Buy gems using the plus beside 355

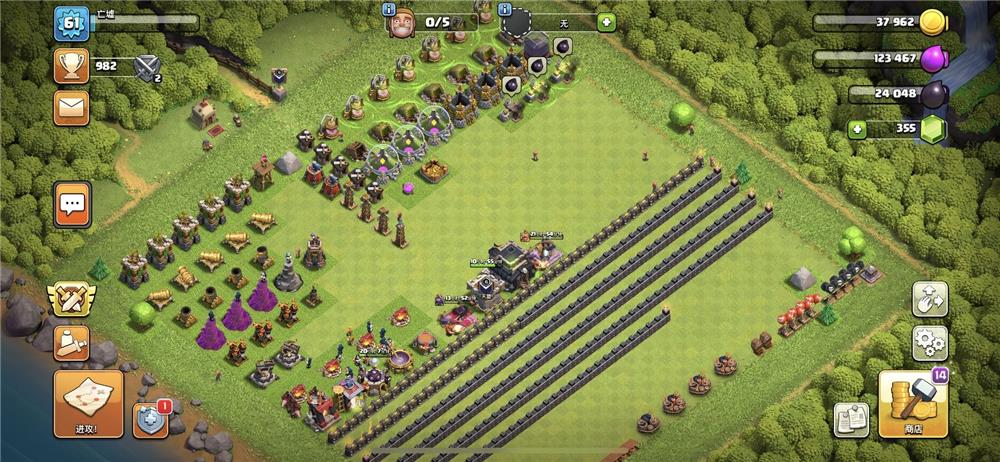coord(857,128)
